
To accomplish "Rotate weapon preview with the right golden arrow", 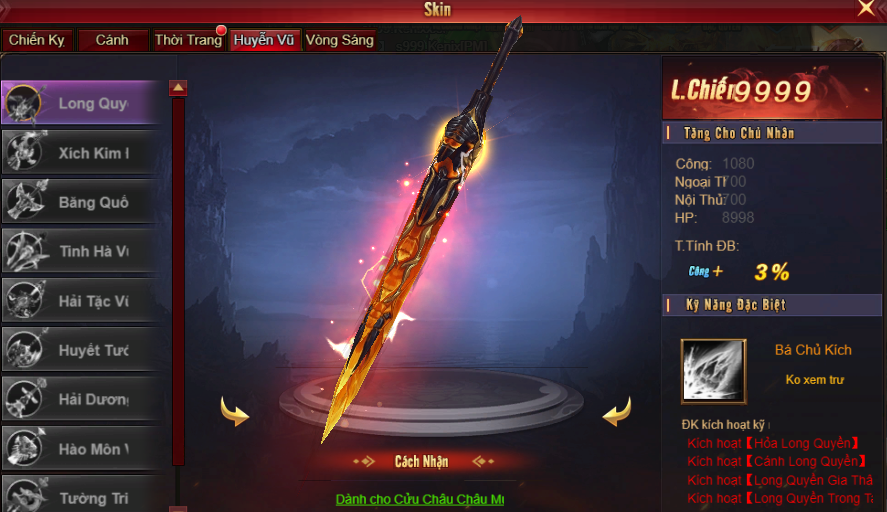I will 617,411.
